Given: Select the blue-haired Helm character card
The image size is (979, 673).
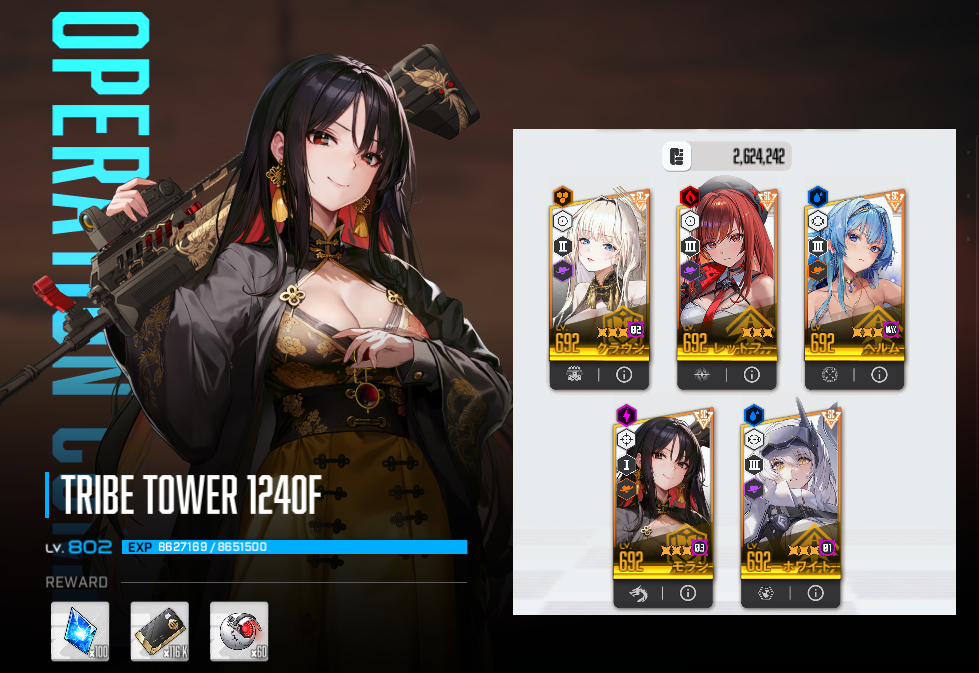Looking at the screenshot, I should 854,275.
